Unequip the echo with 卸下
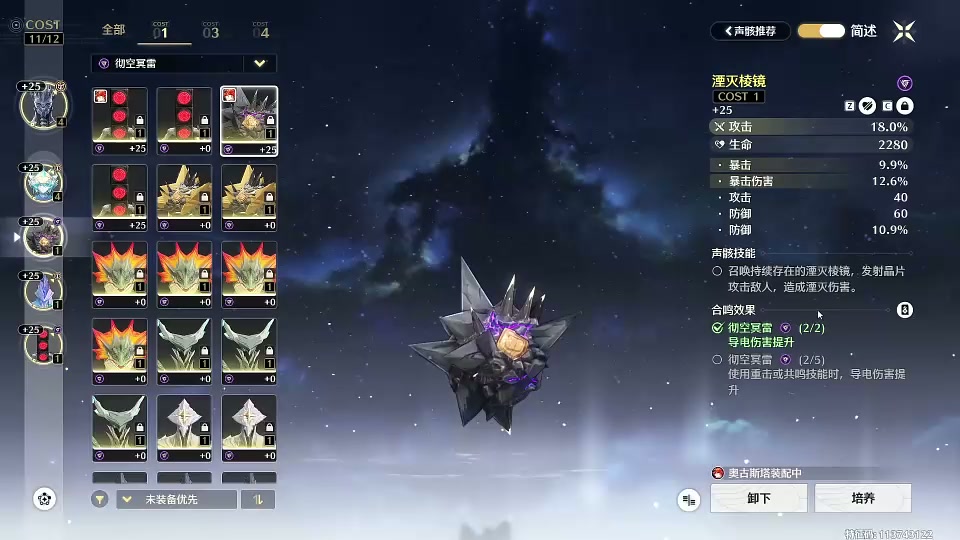Screen dimensions: 960x540 point(759,498)
